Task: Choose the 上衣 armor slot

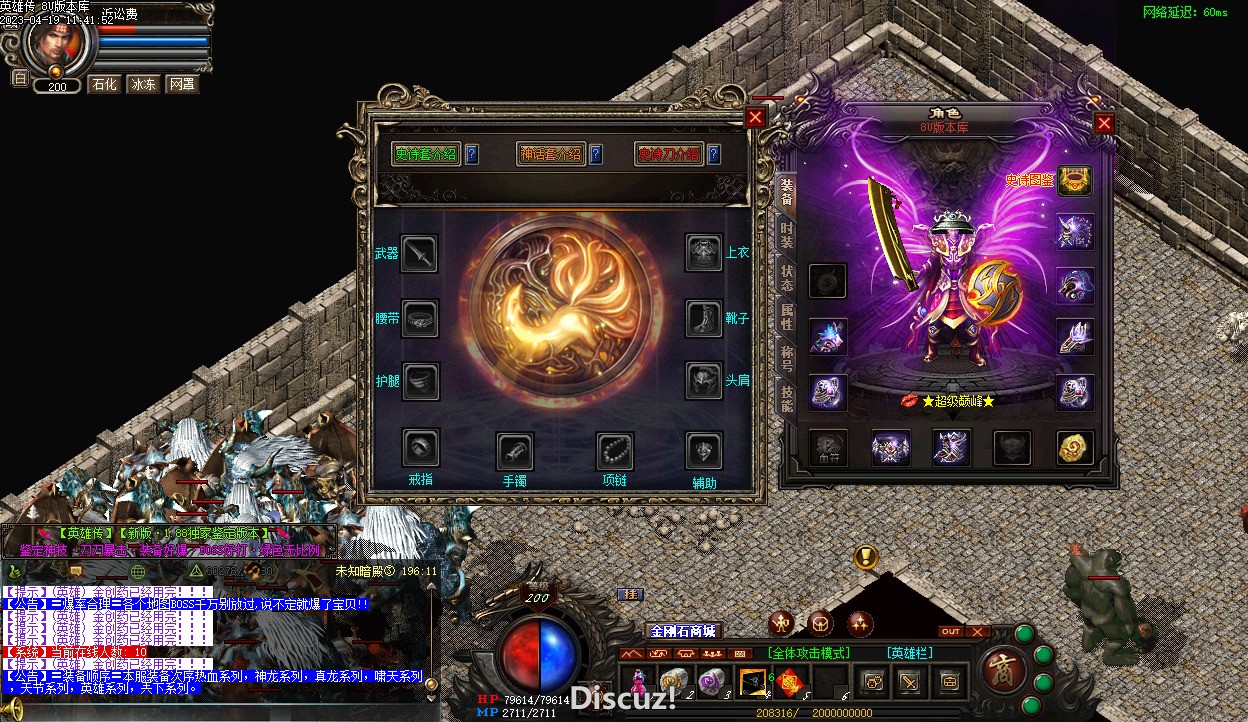Action: pyautogui.click(x=704, y=253)
